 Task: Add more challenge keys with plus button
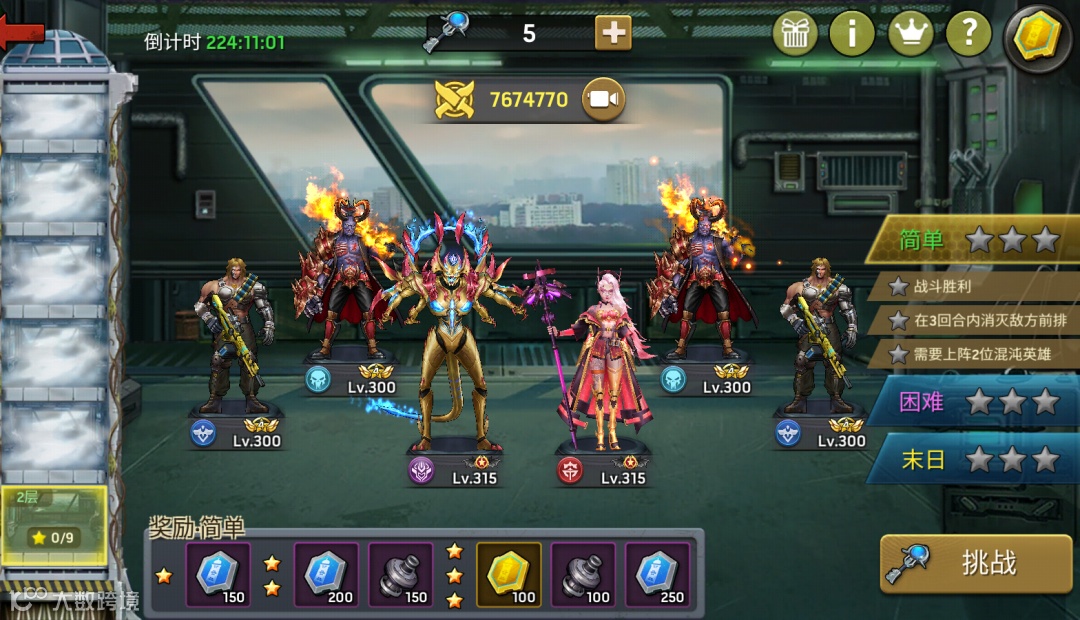(613, 33)
